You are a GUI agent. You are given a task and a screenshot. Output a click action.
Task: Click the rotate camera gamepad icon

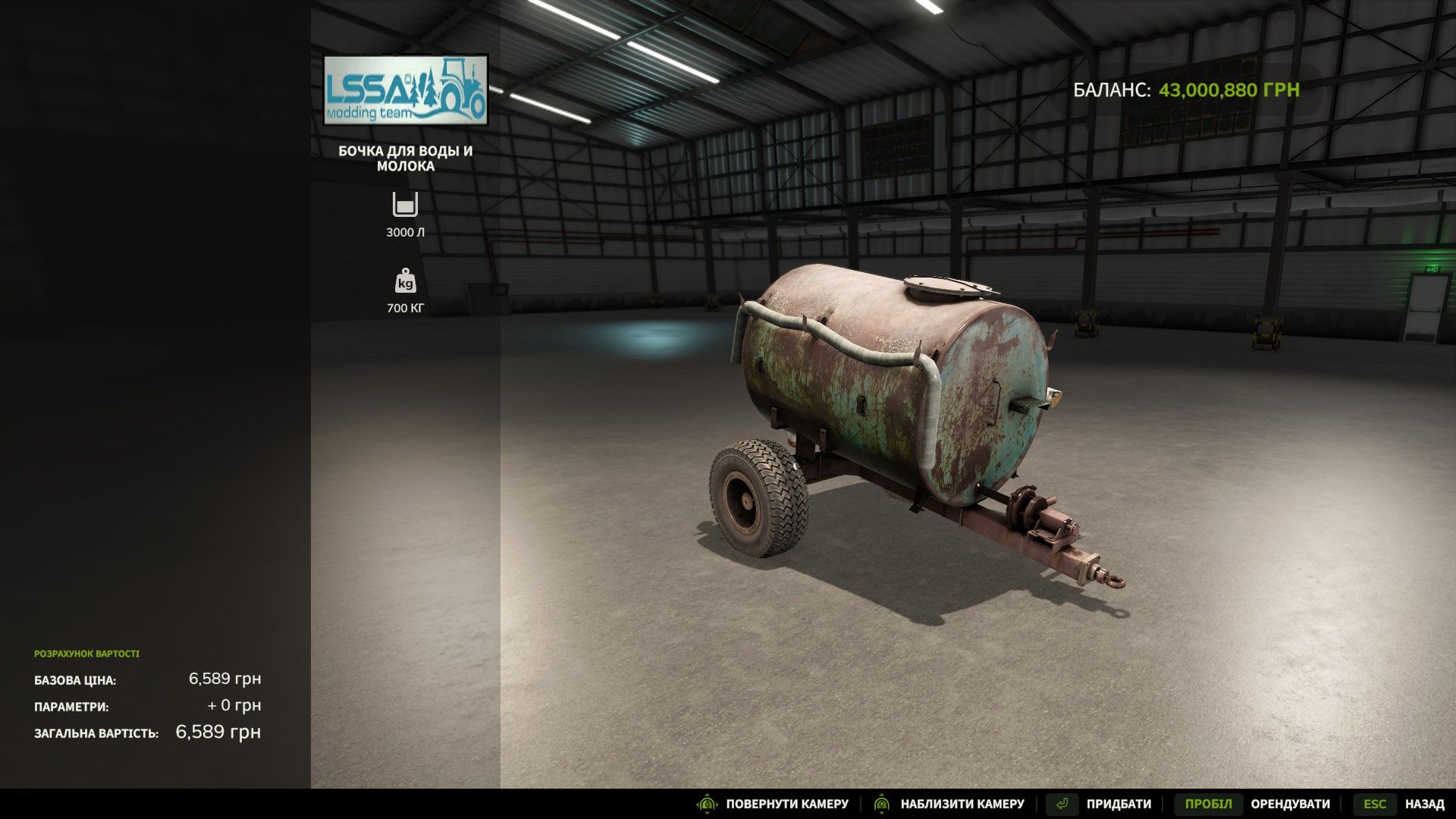(707, 803)
